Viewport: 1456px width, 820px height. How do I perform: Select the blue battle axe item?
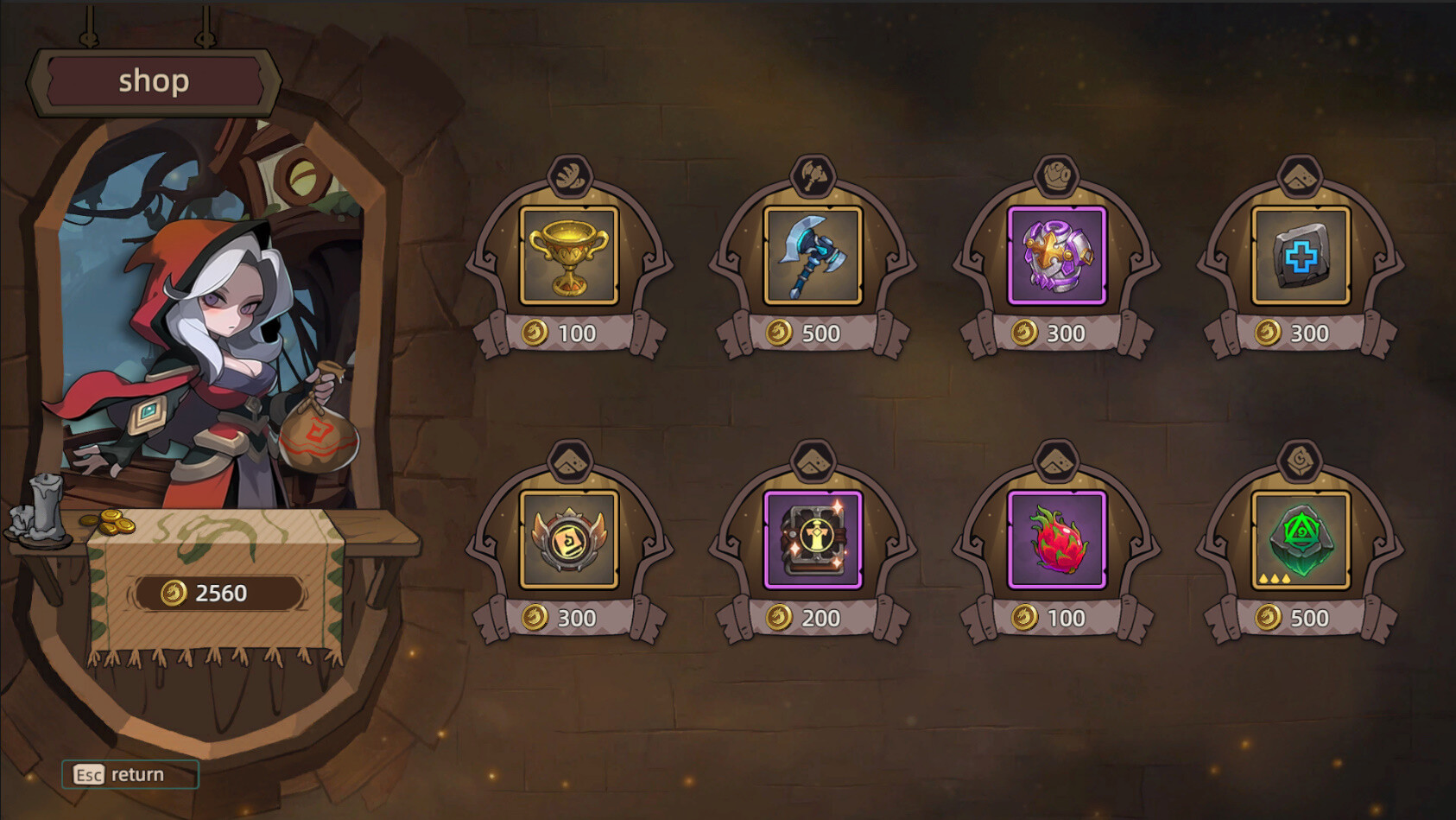(x=813, y=255)
